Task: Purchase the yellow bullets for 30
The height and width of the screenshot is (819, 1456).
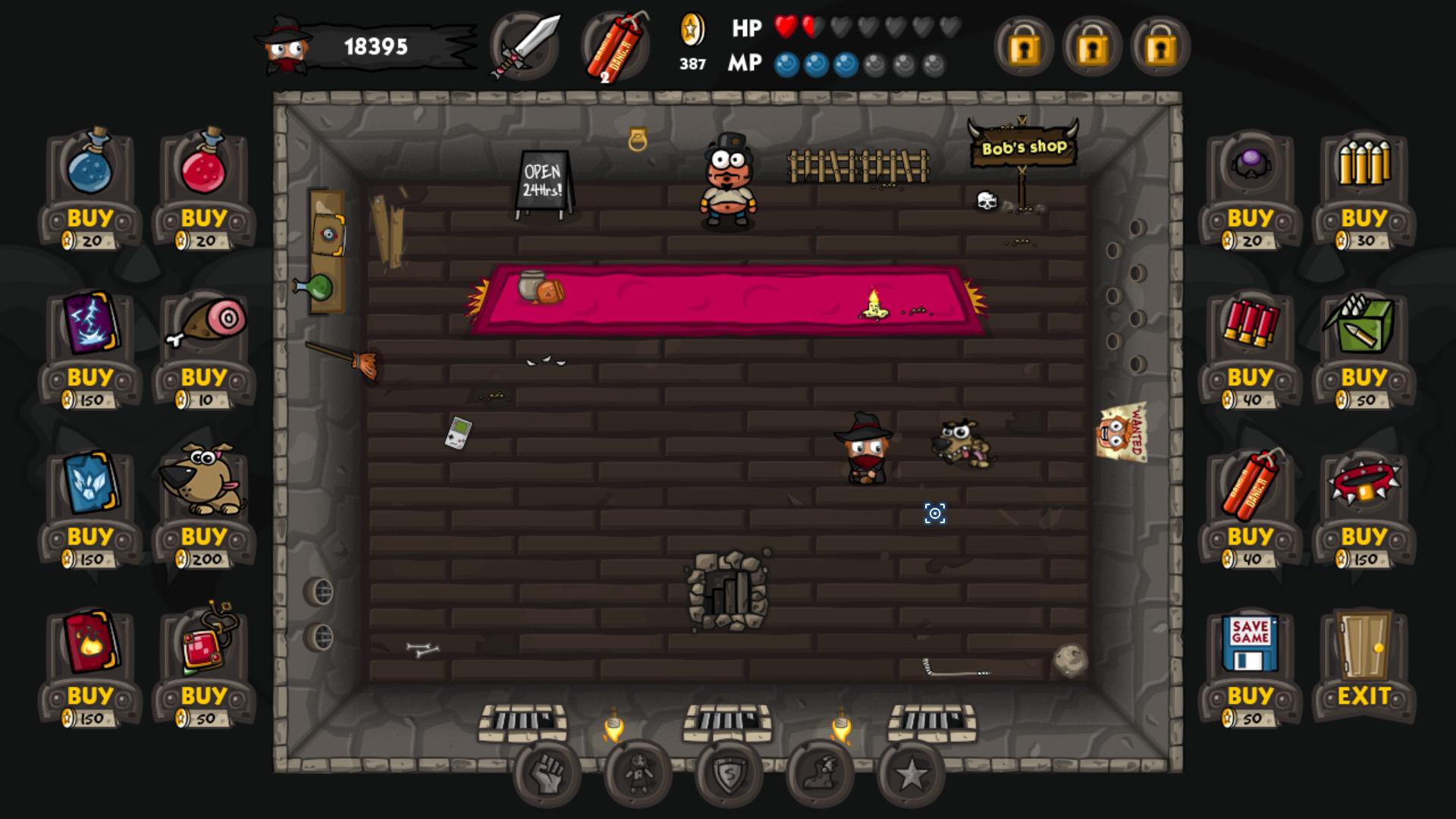Action: pos(1364,218)
